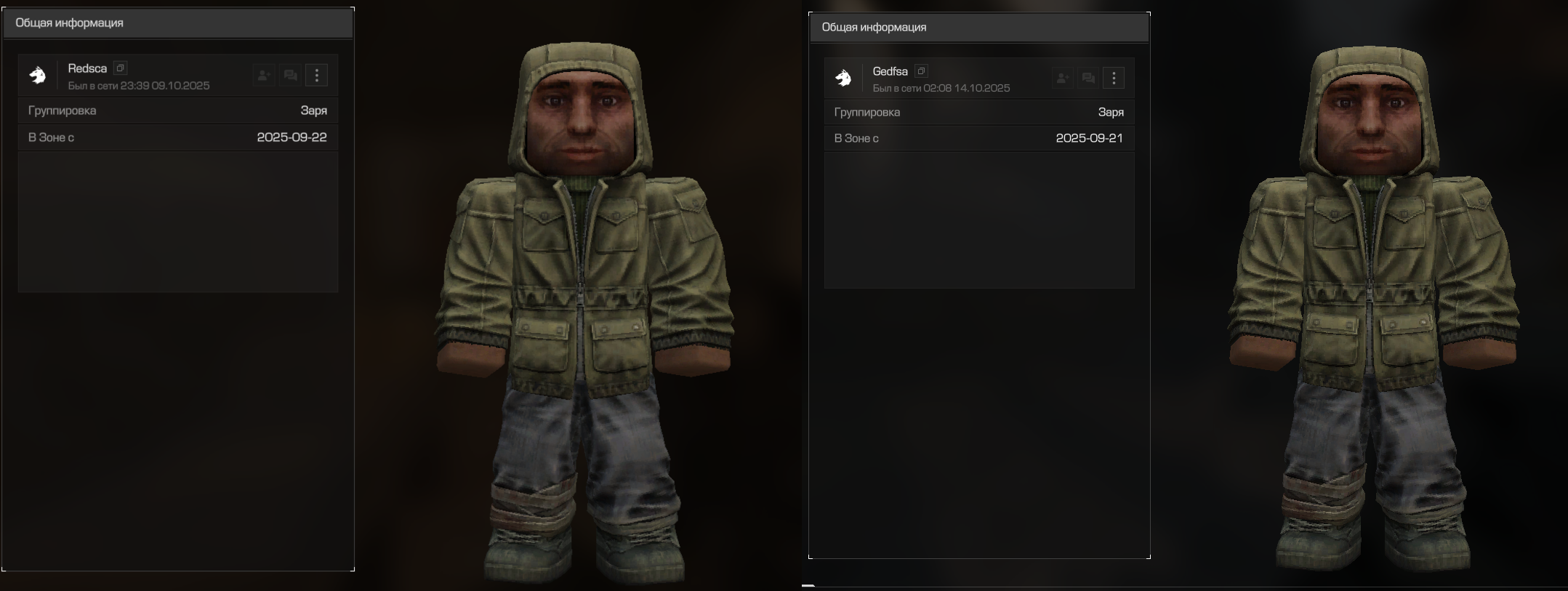
Task: Open the three-dot menu for Redsca
Action: (316, 76)
